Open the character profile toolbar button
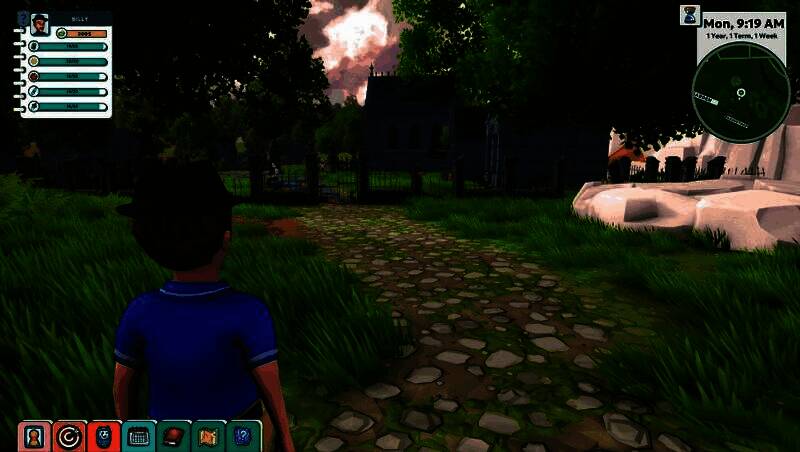This screenshot has width=800, height=452. pyautogui.click(x=35, y=437)
